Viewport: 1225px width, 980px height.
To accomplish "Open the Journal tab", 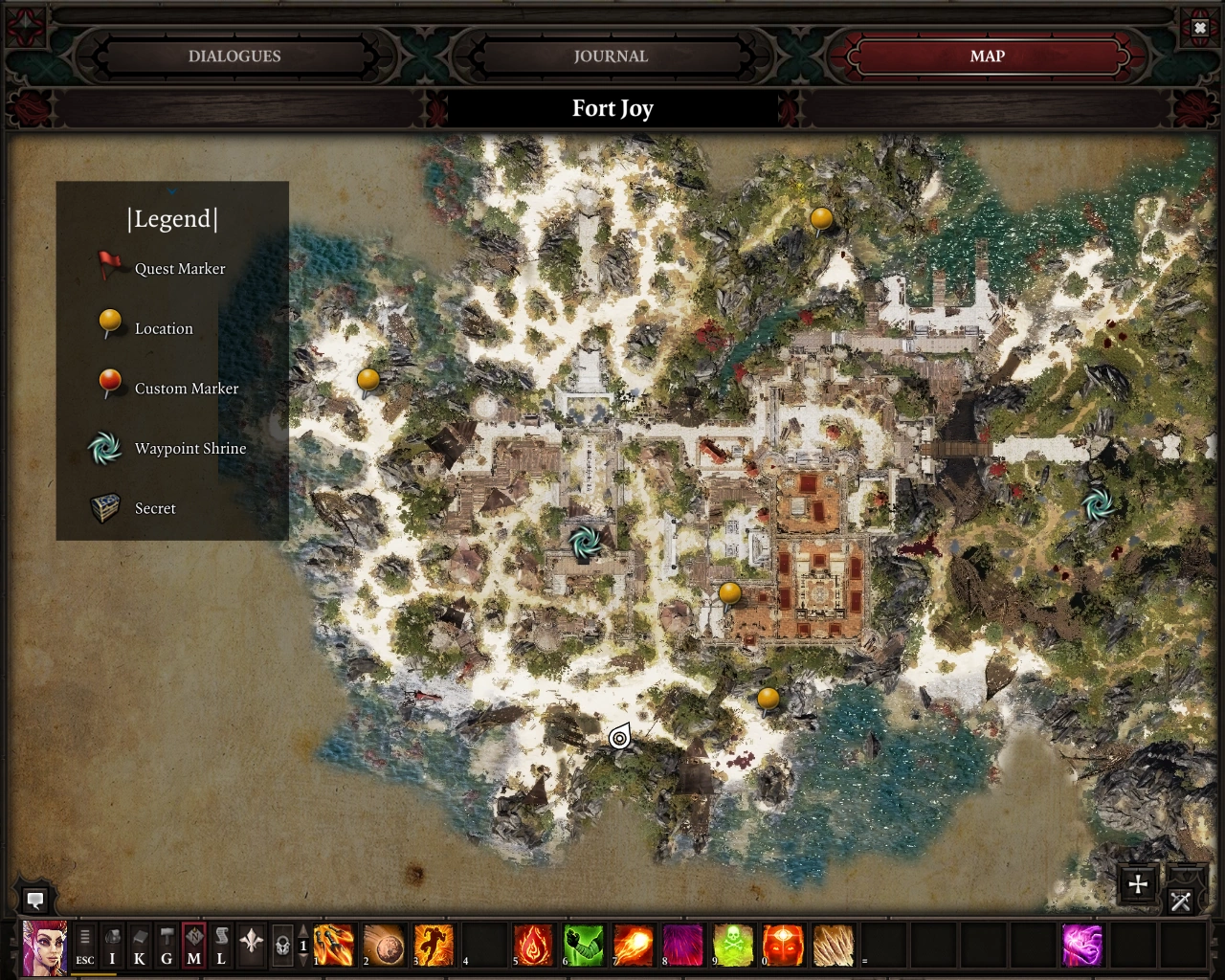I will click(x=611, y=56).
